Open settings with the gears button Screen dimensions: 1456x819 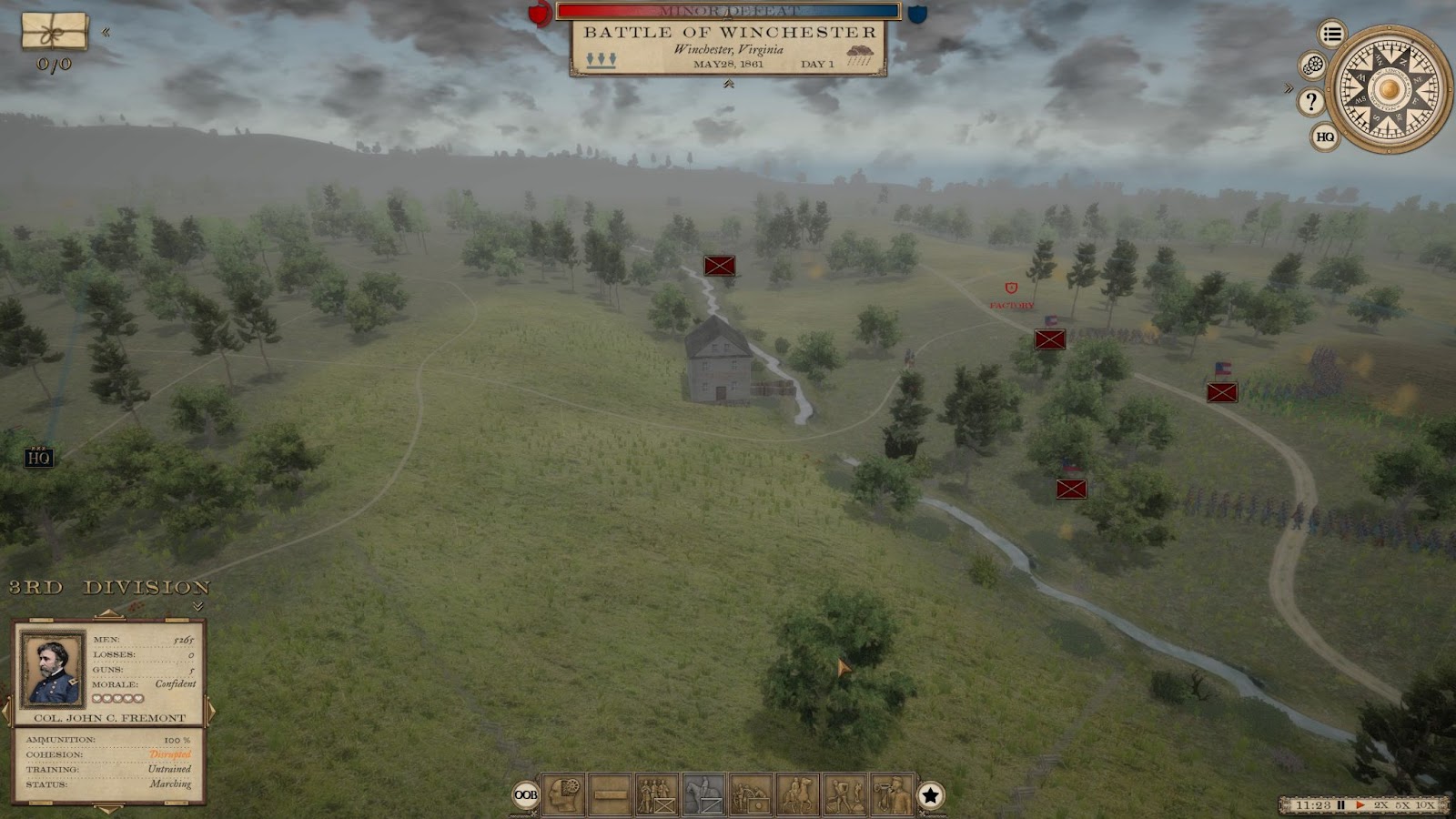point(1312,66)
